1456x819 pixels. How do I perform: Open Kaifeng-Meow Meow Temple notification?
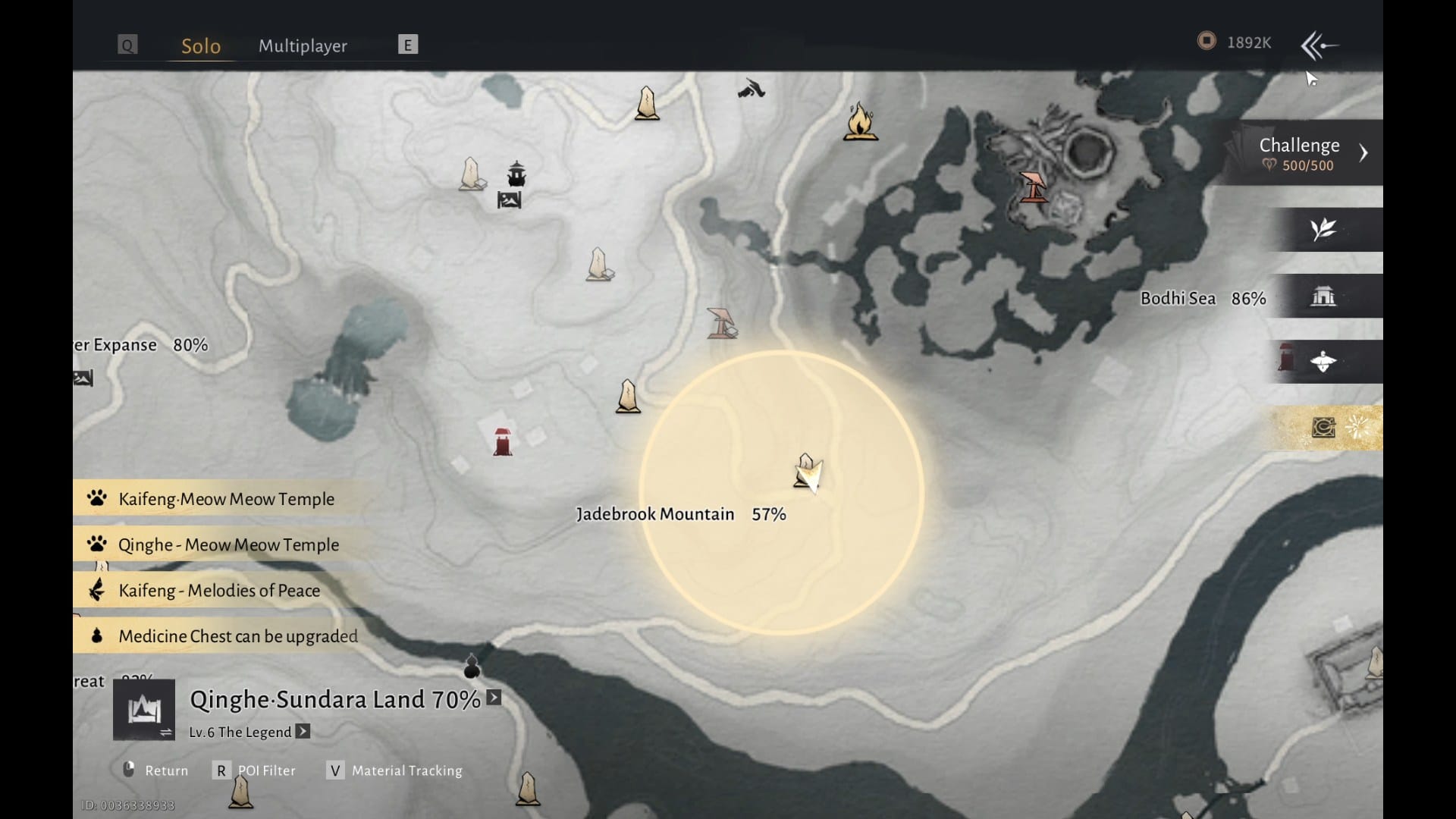[x=226, y=499]
